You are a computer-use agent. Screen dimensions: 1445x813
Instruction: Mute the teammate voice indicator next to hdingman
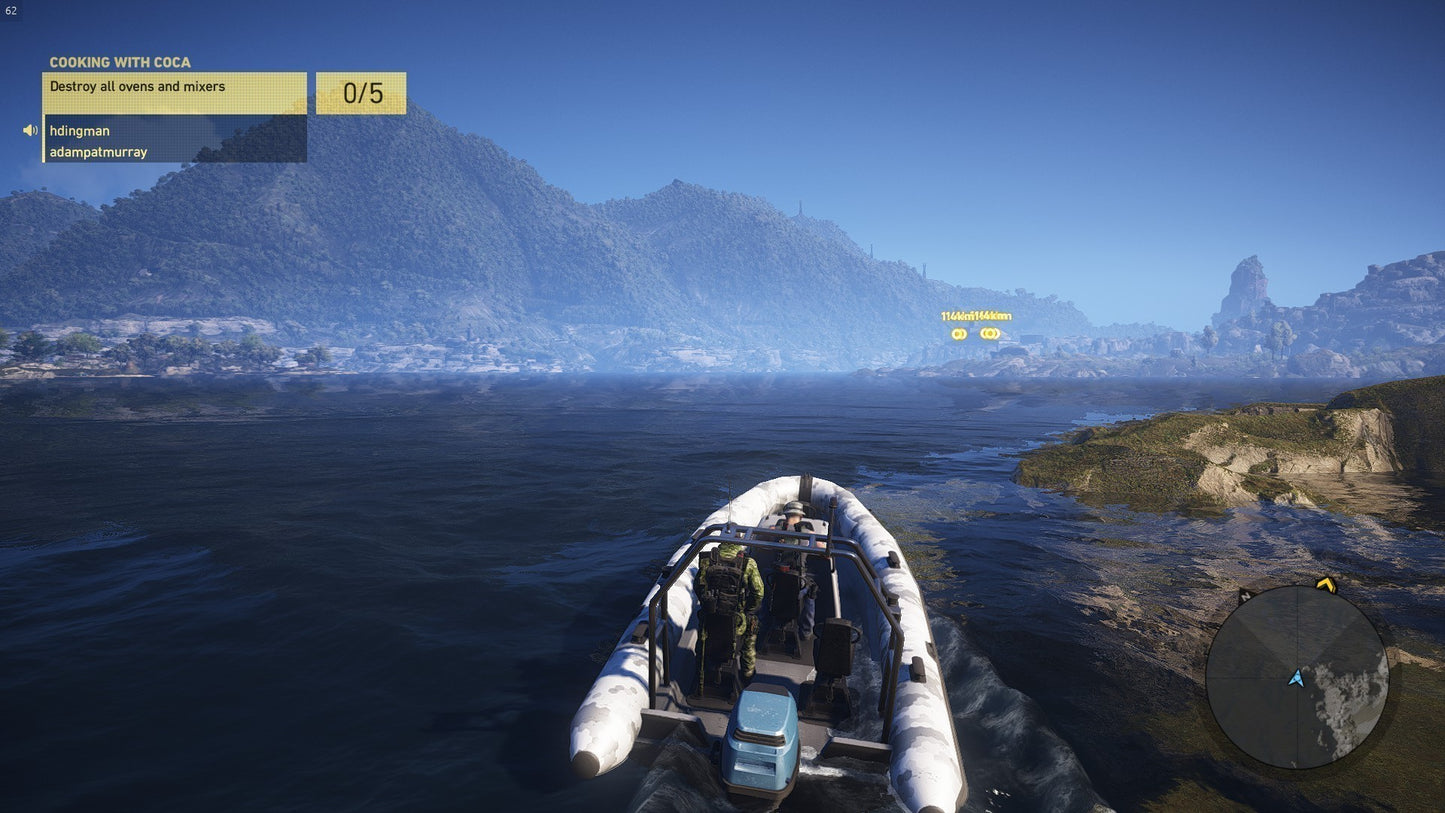coord(28,130)
